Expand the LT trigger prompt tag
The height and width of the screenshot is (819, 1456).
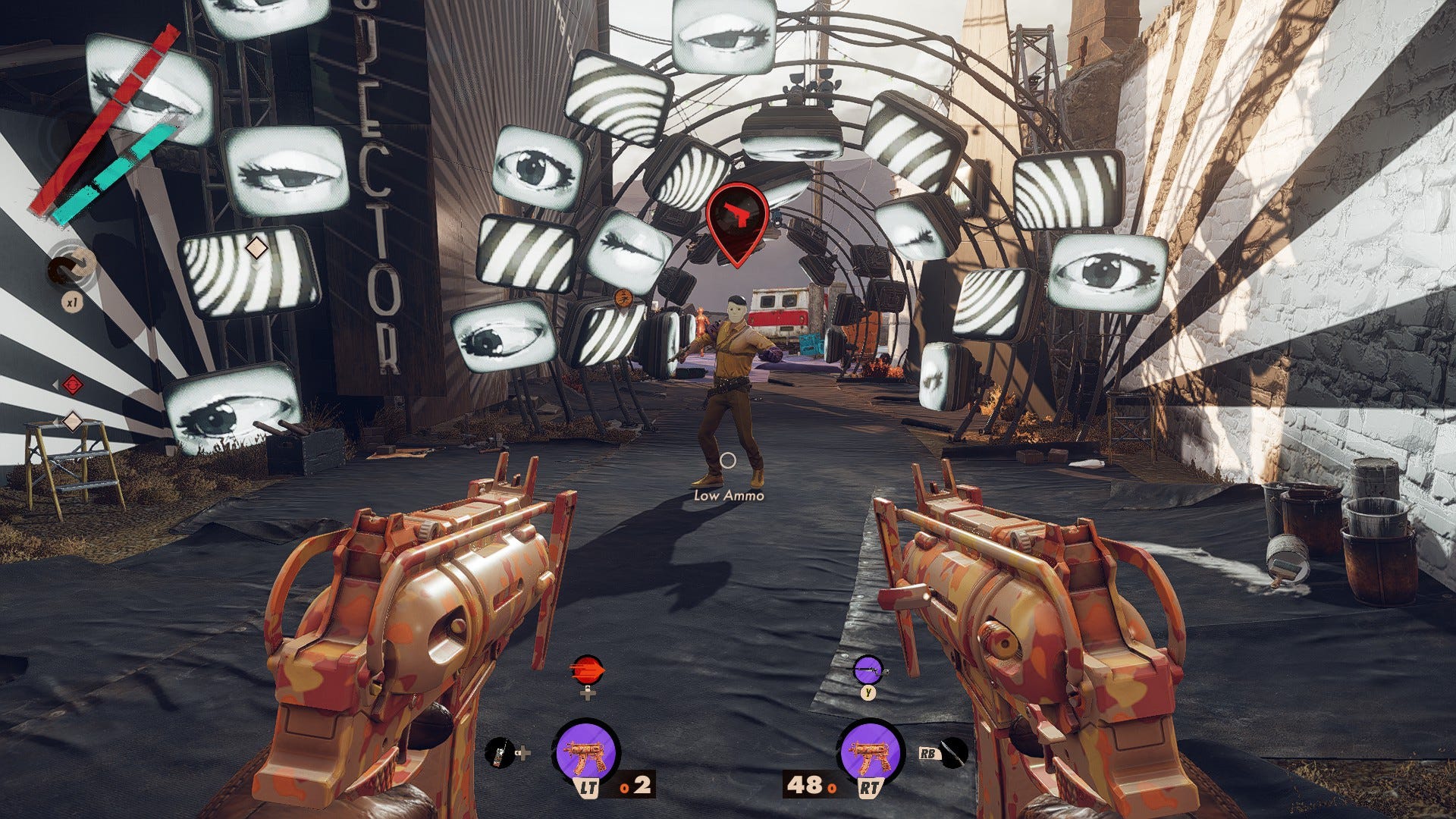point(588,787)
